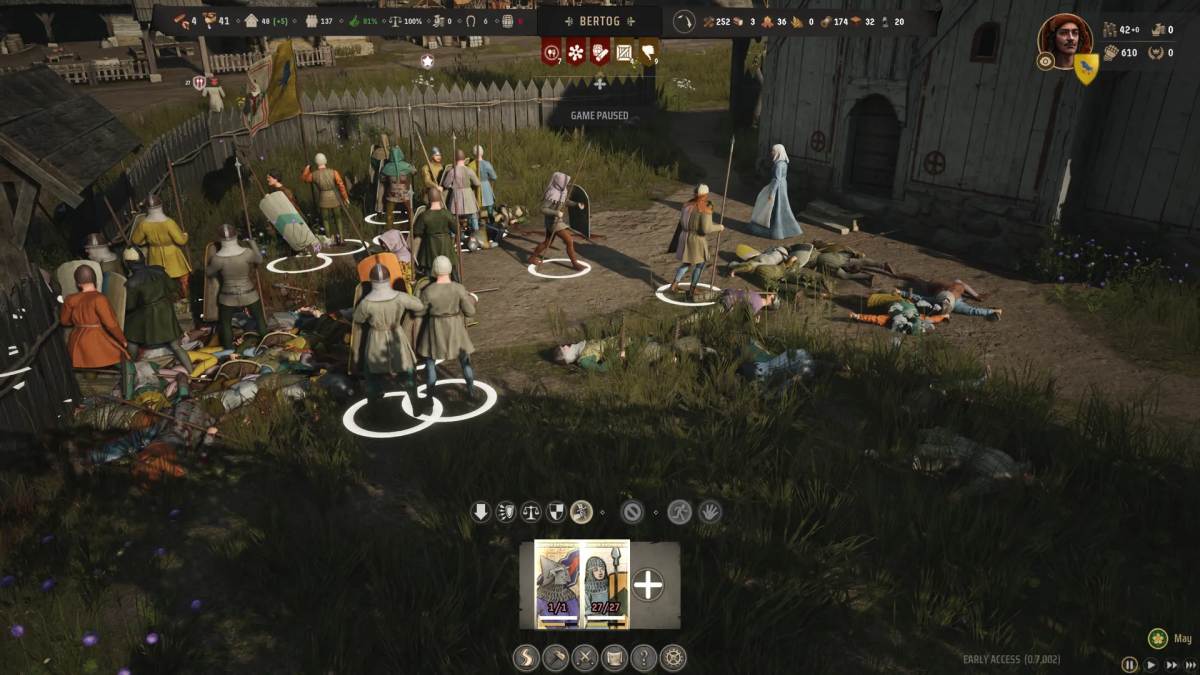Open the army menu crossed swords icon

tap(585, 657)
